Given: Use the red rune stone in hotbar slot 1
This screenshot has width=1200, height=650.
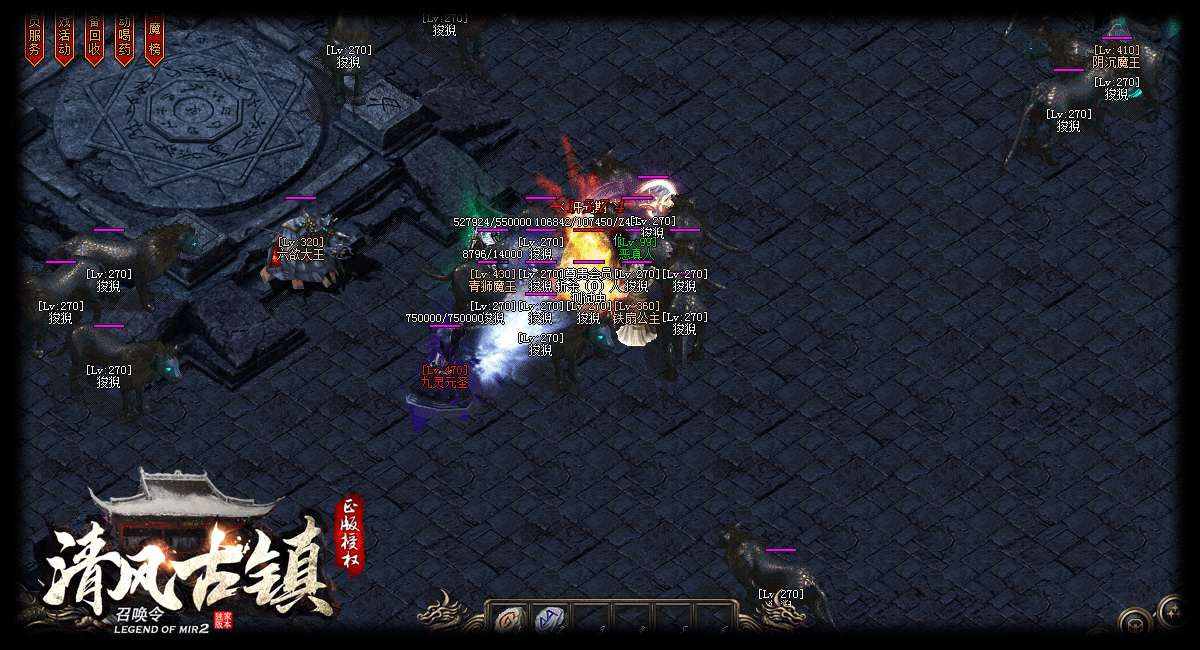Looking at the screenshot, I should pyautogui.click(x=509, y=620).
